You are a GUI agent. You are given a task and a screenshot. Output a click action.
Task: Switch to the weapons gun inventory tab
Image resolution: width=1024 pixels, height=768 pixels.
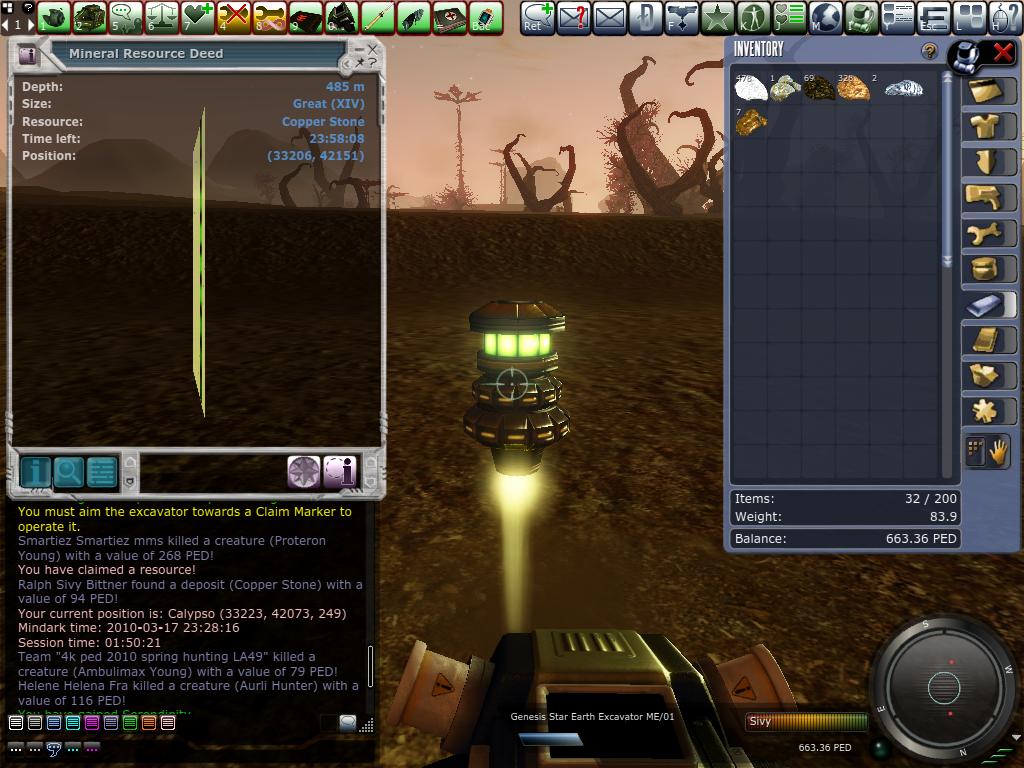pos(986,197)
